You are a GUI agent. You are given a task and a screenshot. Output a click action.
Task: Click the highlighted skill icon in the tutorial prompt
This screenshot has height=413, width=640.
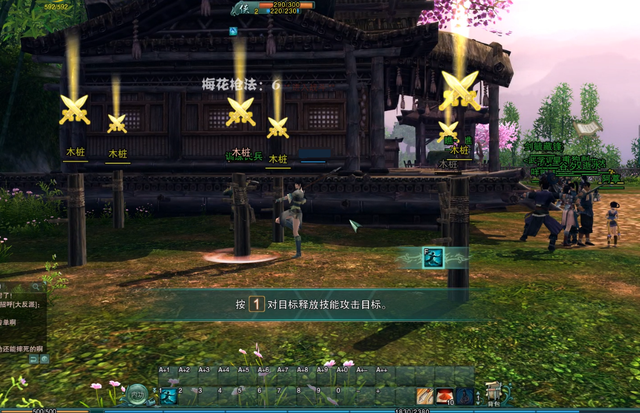click(432, 257)
